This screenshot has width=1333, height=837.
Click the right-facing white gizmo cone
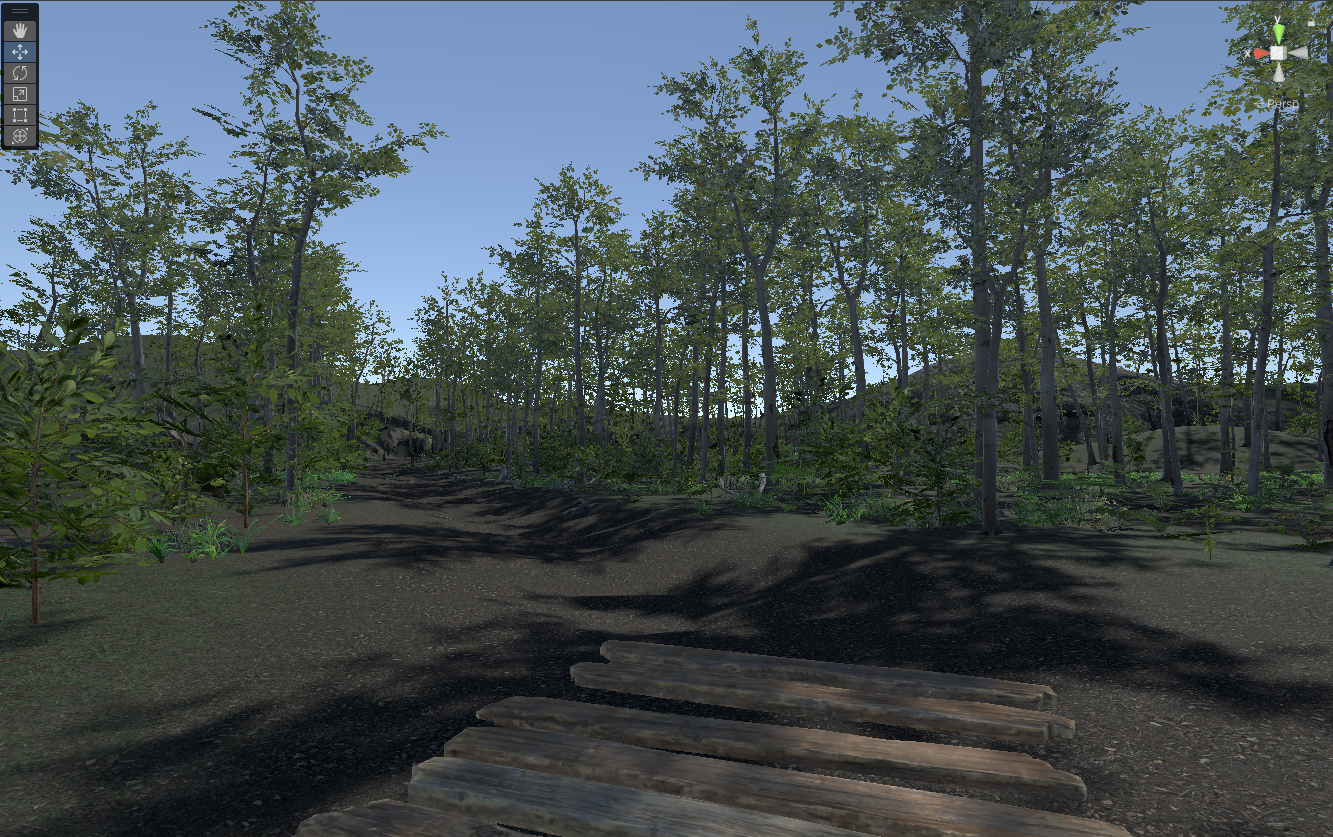coord(1298,53)
